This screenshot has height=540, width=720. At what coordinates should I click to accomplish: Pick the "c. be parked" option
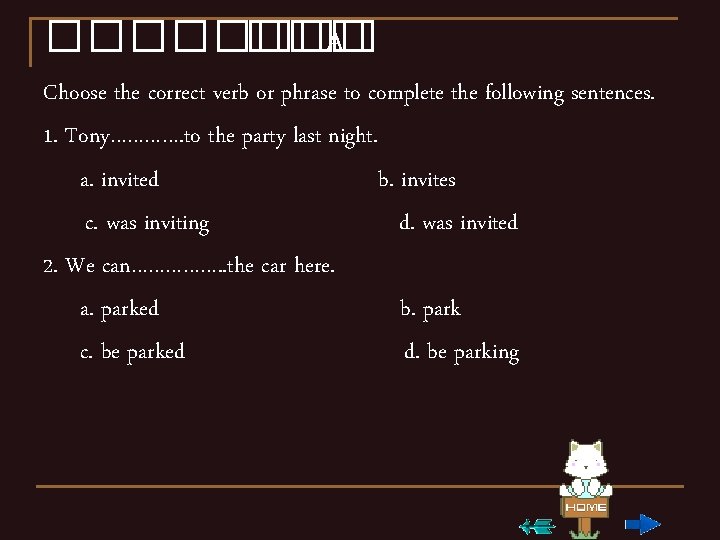pos(132,352)
